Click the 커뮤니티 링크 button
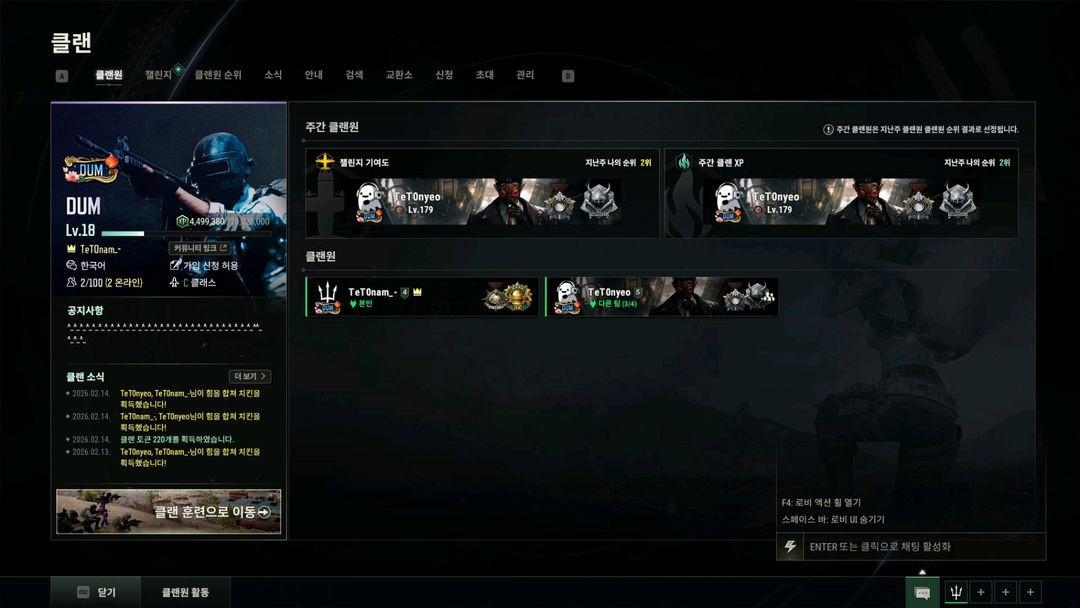Screen dimensions: 1080x608 coord(200,248)
